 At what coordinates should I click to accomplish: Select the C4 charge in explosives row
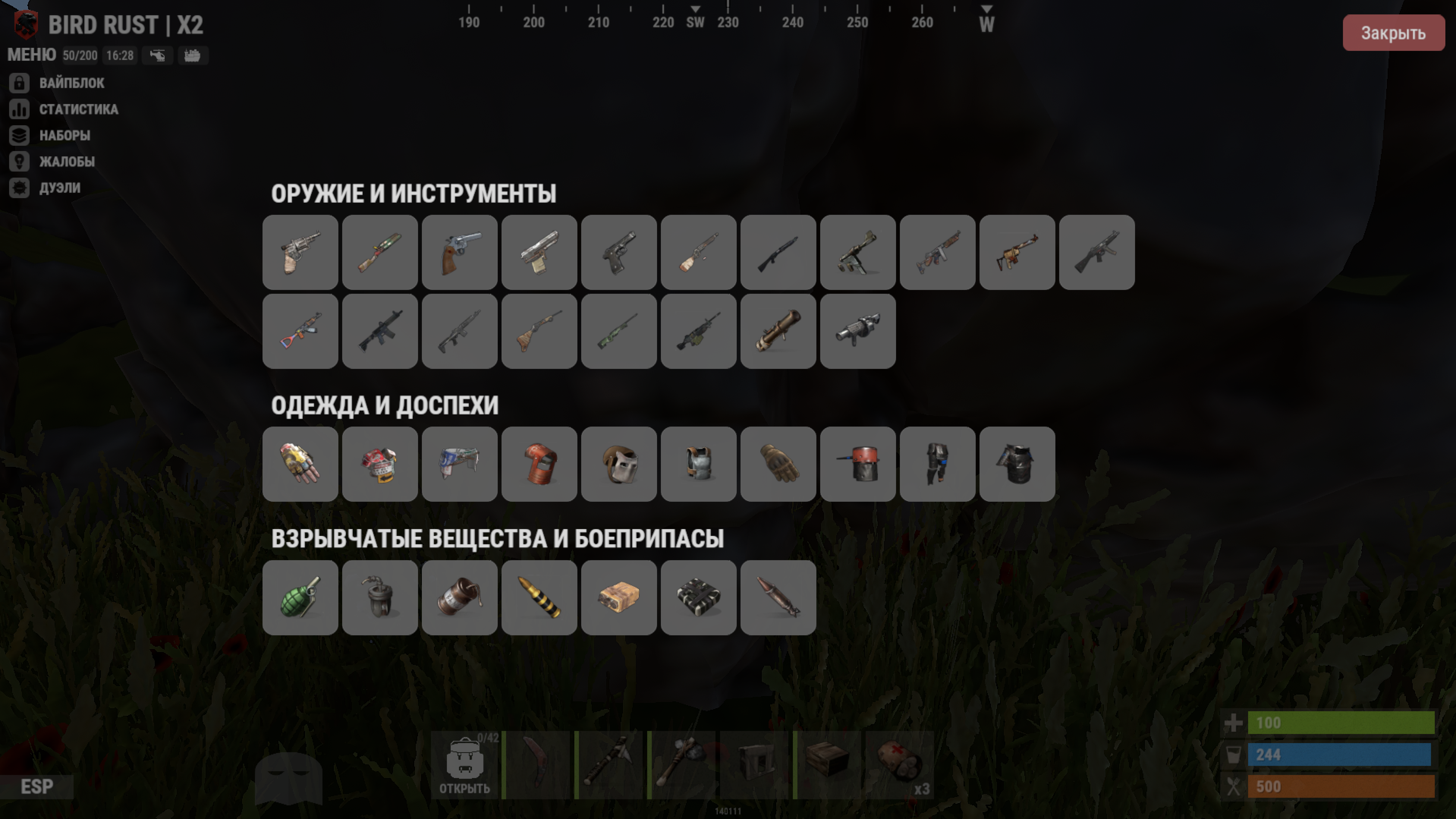pos(699,598)
